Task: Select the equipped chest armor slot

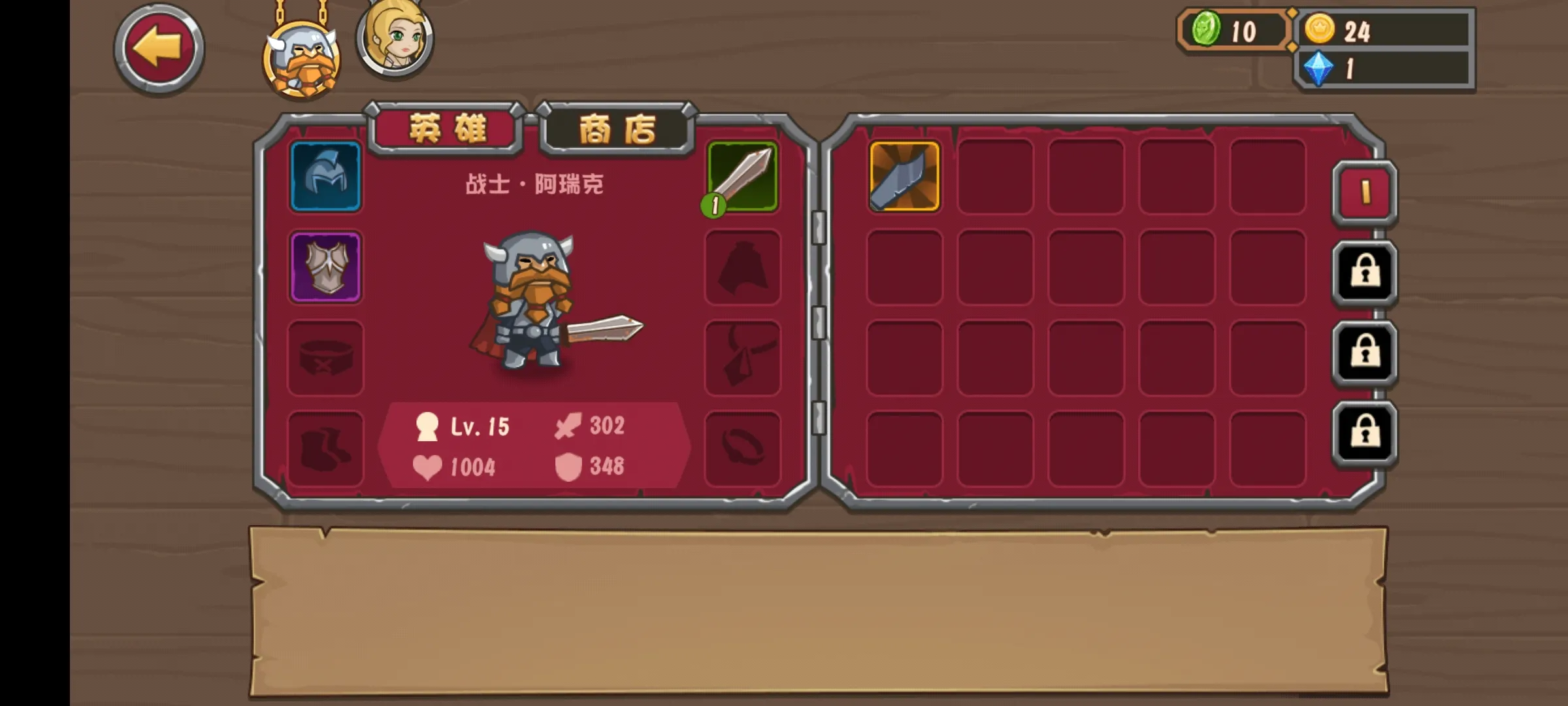Action: click(325, 267)
